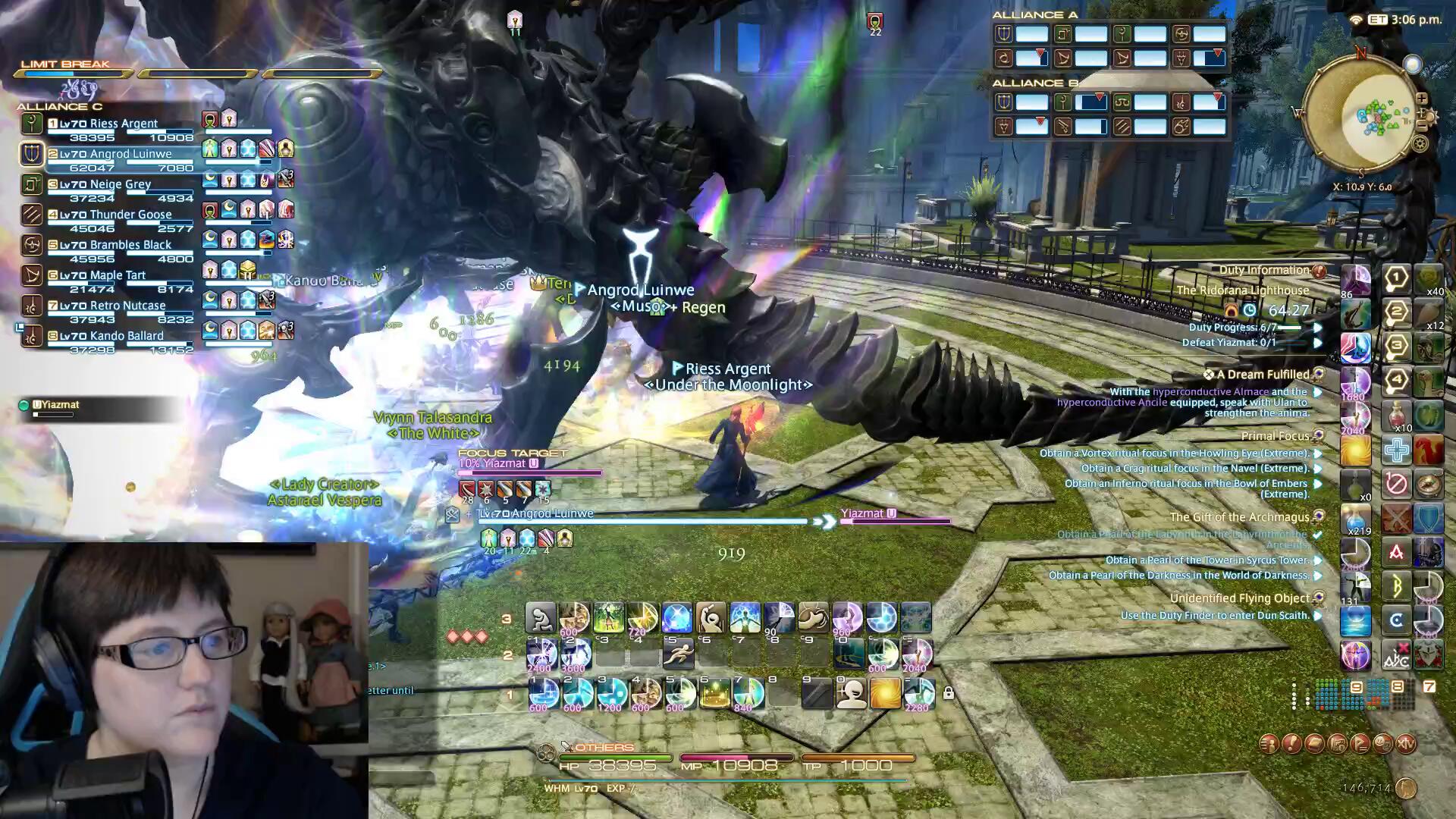Use the red potion with x10 count
This screenshot has height=819, width=1456.
(x=1396, y=416)
